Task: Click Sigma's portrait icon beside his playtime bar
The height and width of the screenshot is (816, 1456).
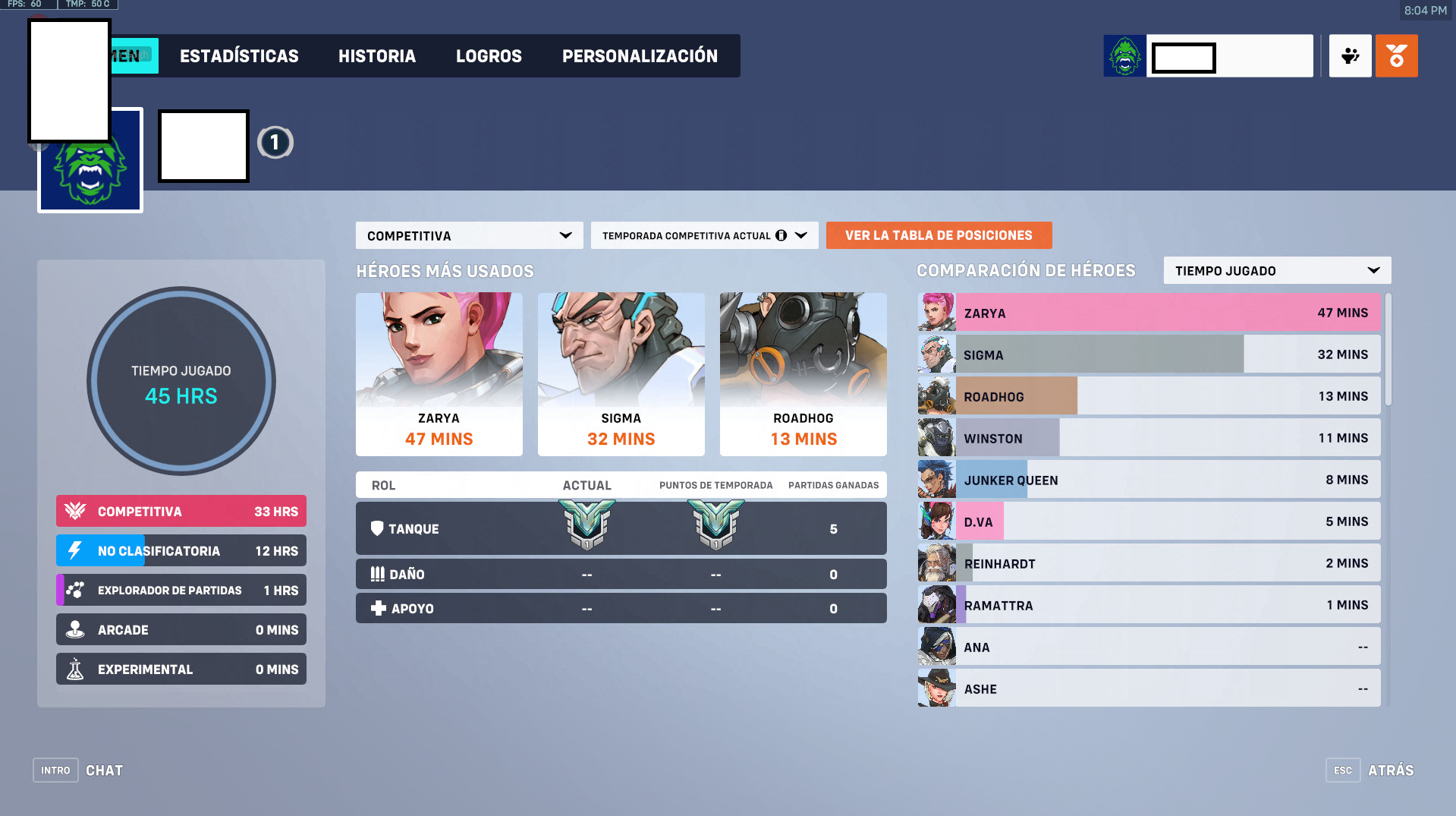Action: click(936, 354)
